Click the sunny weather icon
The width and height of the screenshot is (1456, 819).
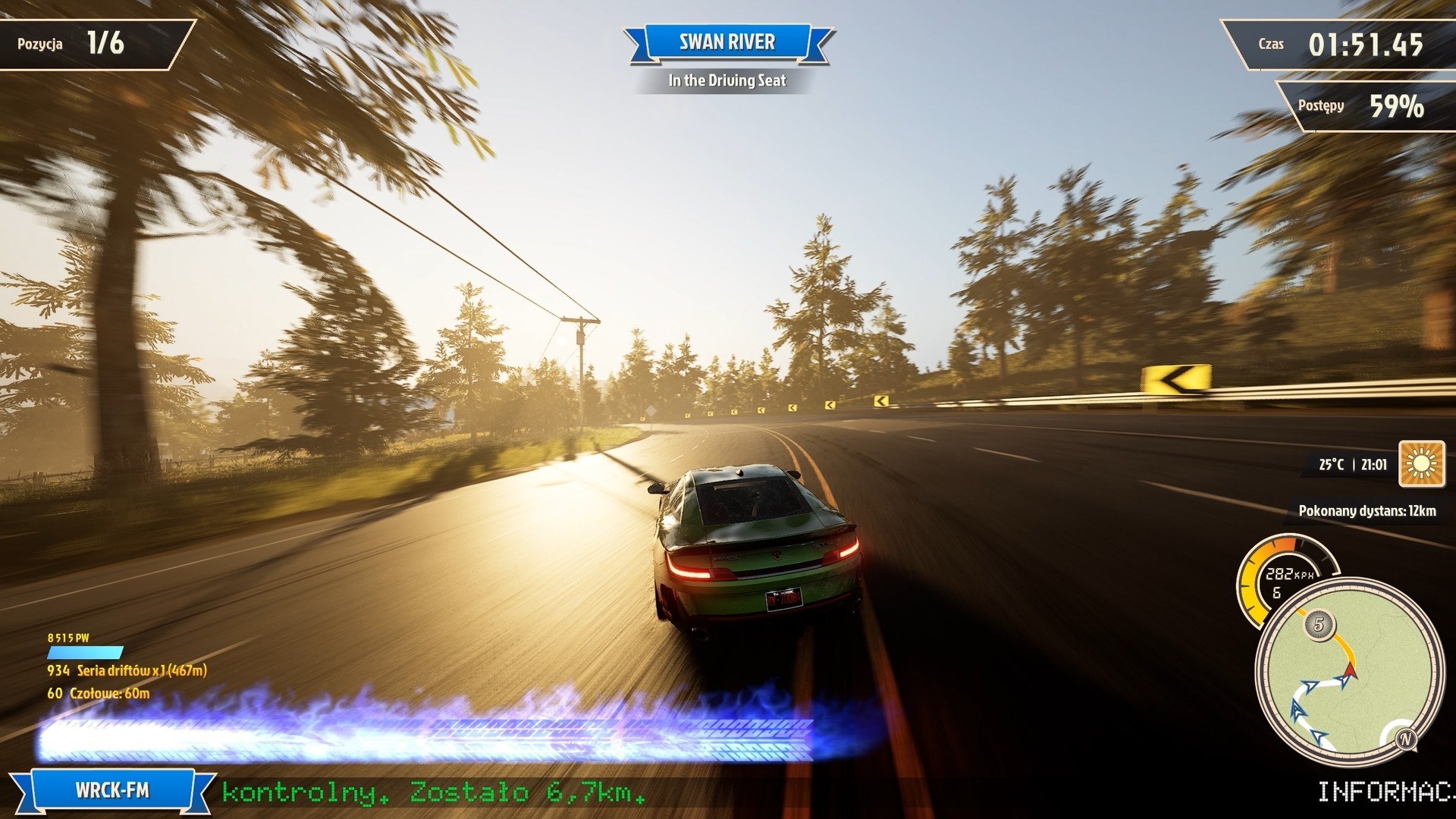[1422, 463]
